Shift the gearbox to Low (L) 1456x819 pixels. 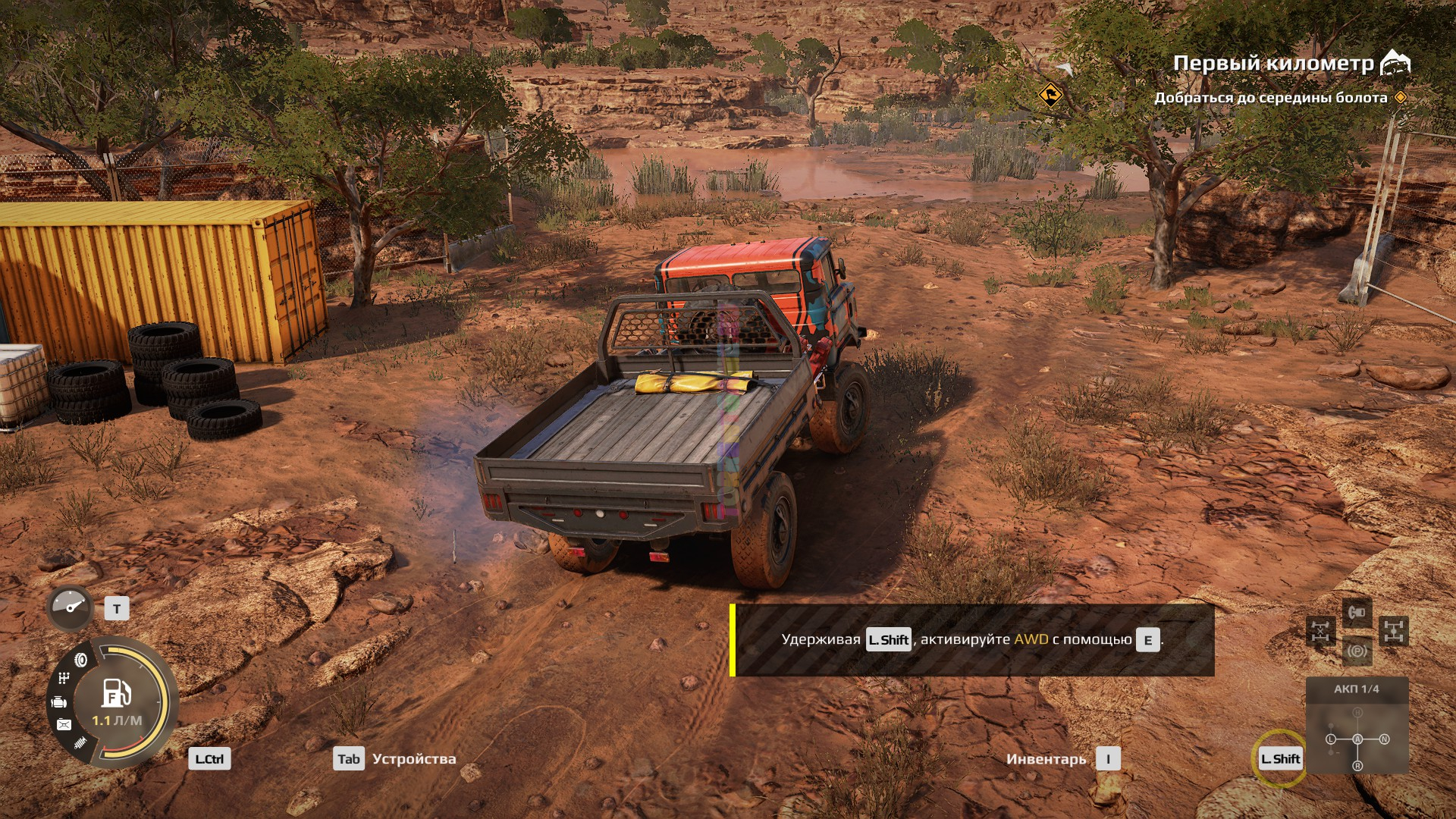point(1331,739)
